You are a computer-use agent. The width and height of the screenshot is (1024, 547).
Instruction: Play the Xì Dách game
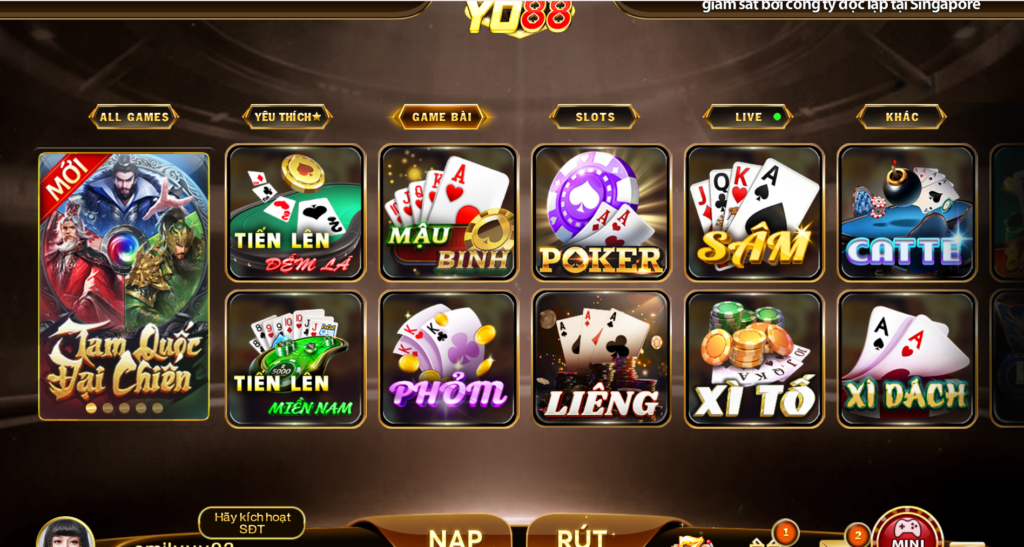[907, 359]
